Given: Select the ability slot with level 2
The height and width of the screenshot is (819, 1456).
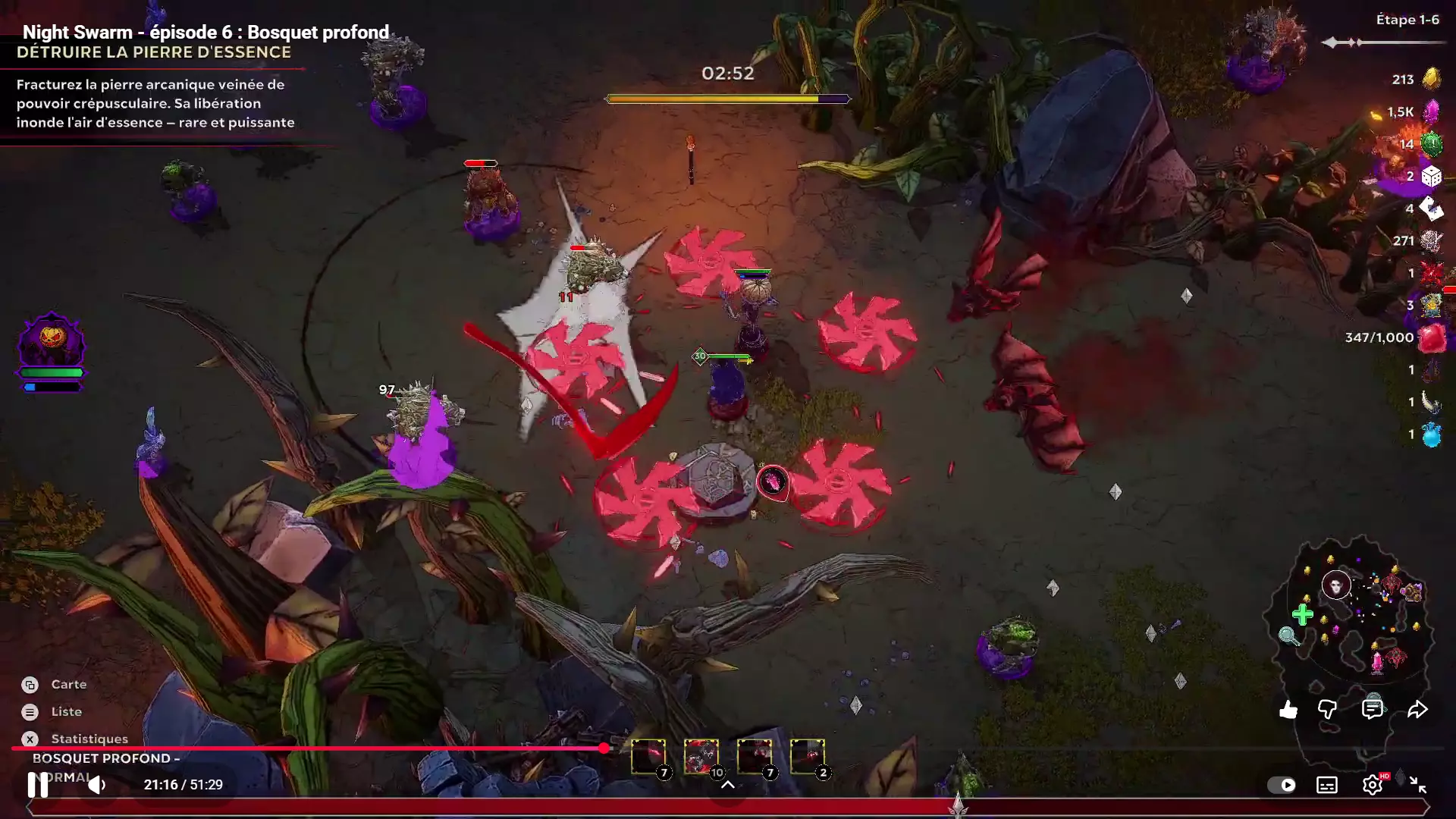Looking at the screenshot, I should coord(807,757).
